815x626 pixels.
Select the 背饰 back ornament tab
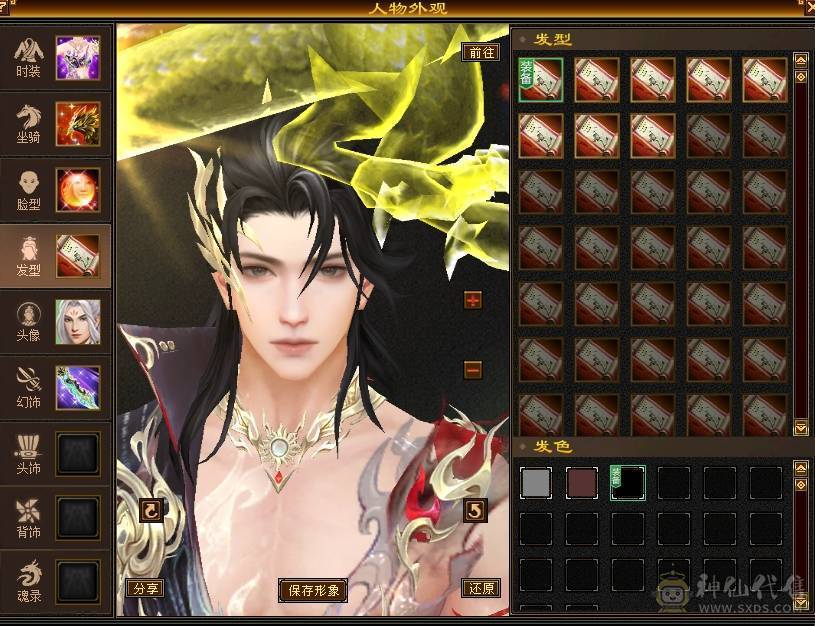pyautogui.click(x=55, y=519)
